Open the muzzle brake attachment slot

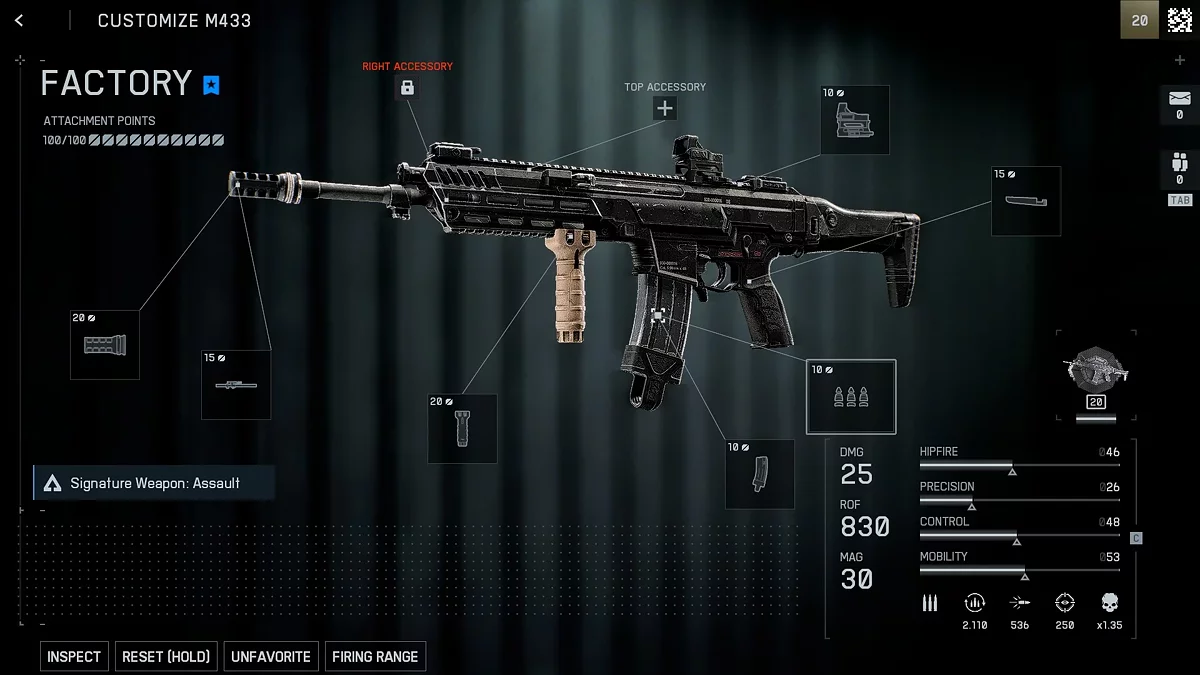105,345
